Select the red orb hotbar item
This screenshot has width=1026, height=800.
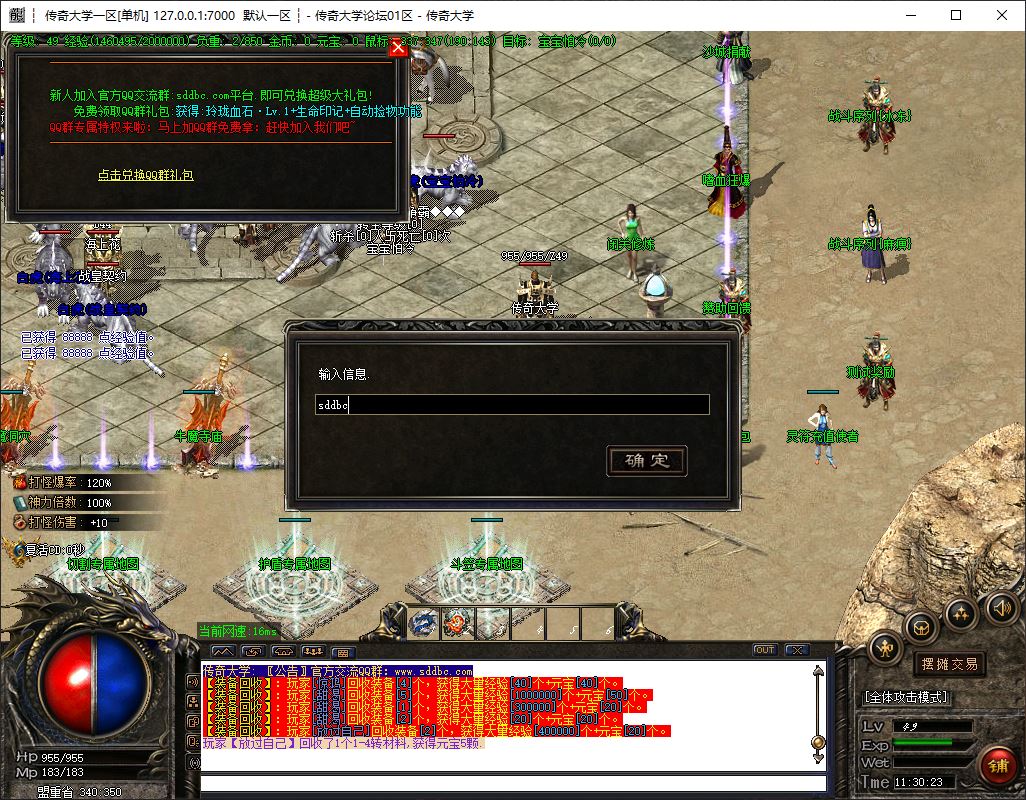point(458,623)
